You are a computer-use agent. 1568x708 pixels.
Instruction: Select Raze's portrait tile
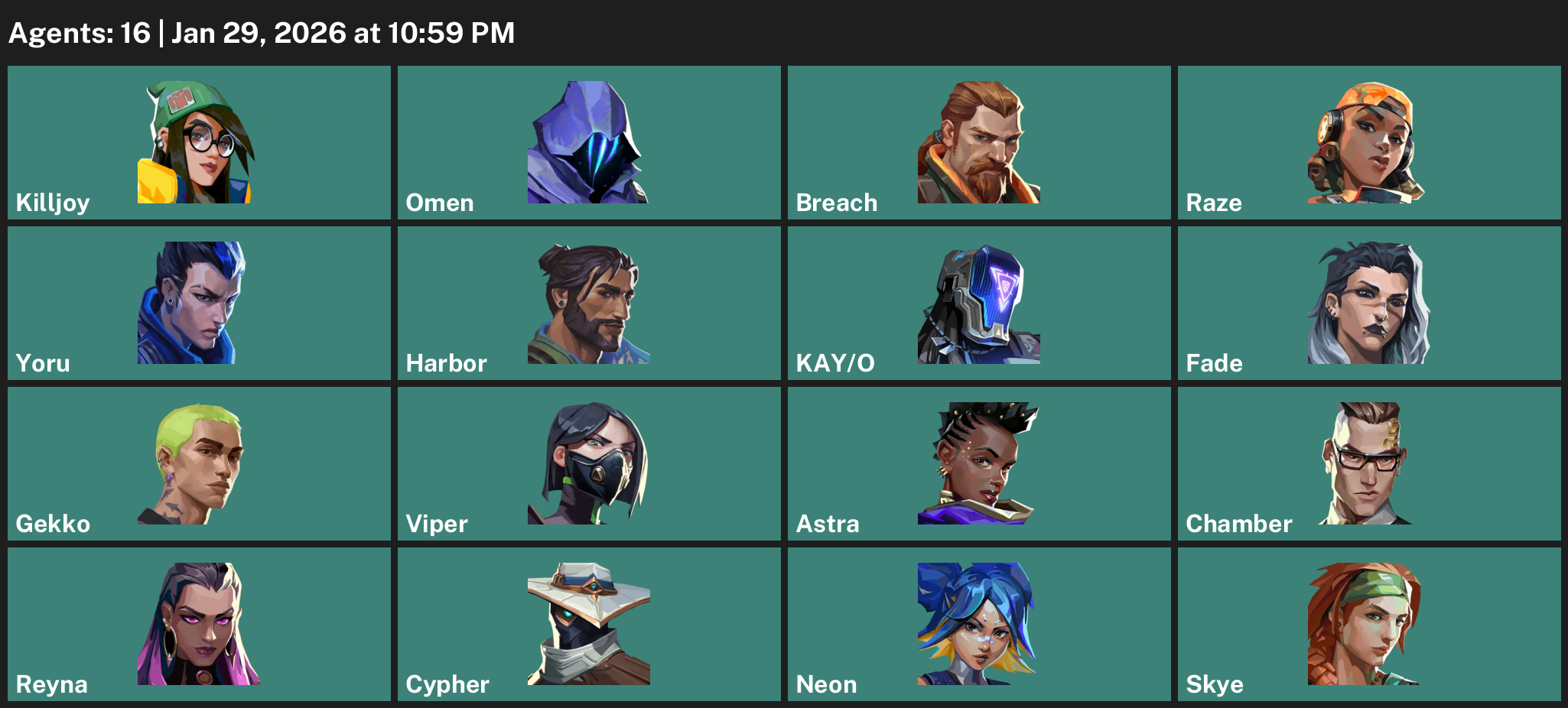pyautogui.click(x=1369, y=142)
